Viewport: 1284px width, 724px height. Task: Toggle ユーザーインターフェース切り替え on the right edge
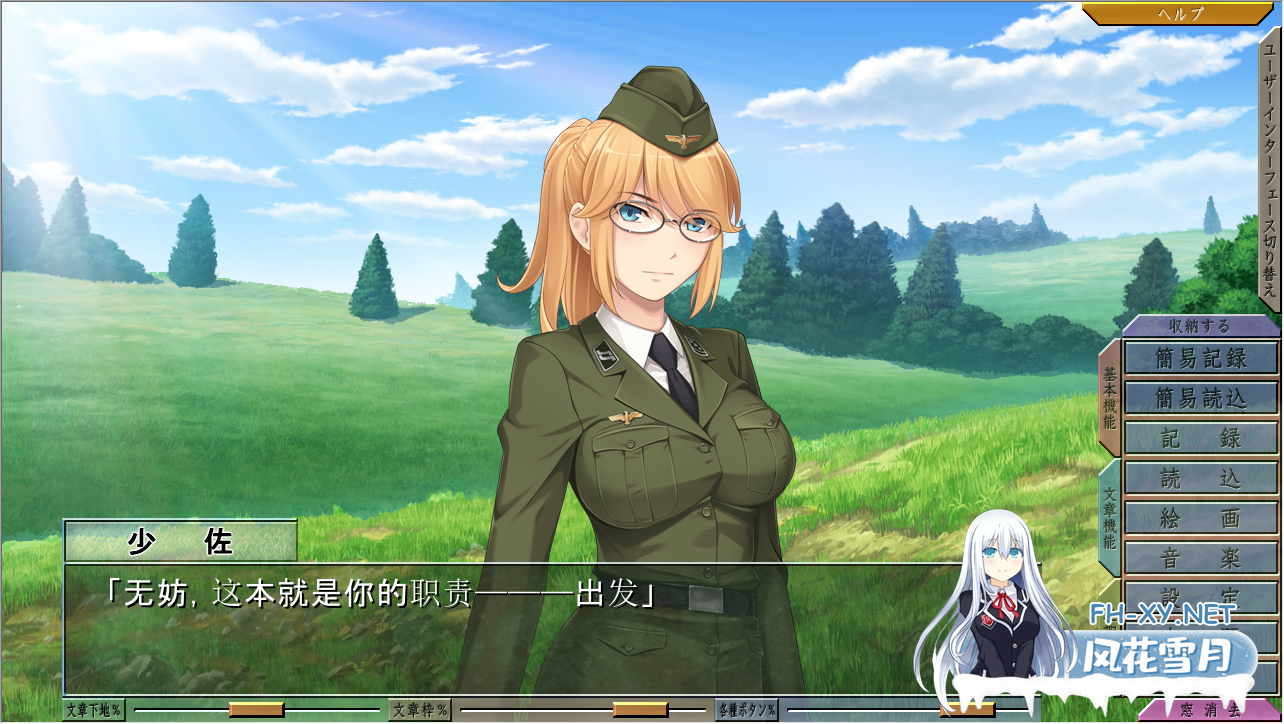[x=1270, y=160]
